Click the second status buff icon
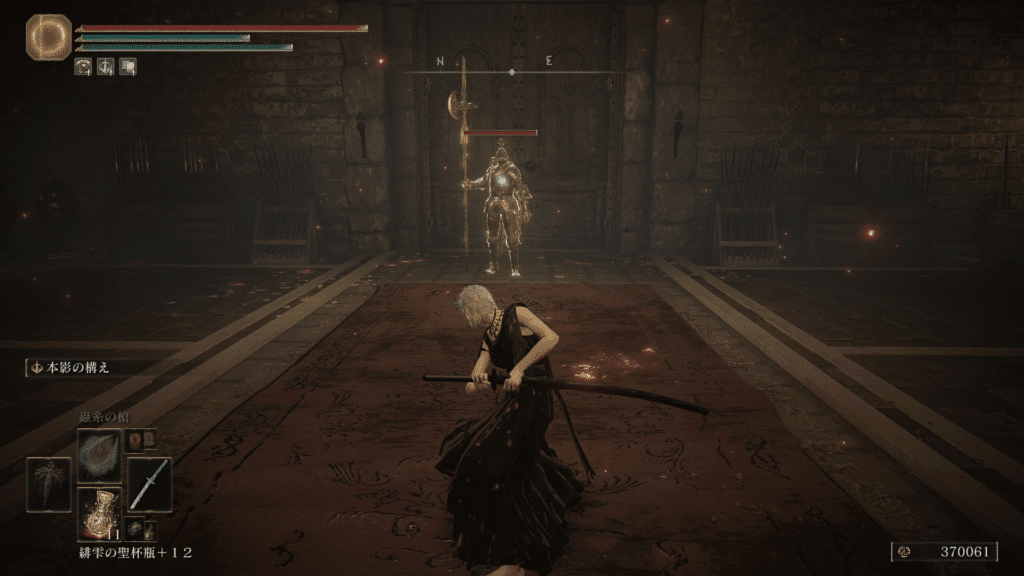The height and width of the screenshot is (576, 1024). [106, 67]
